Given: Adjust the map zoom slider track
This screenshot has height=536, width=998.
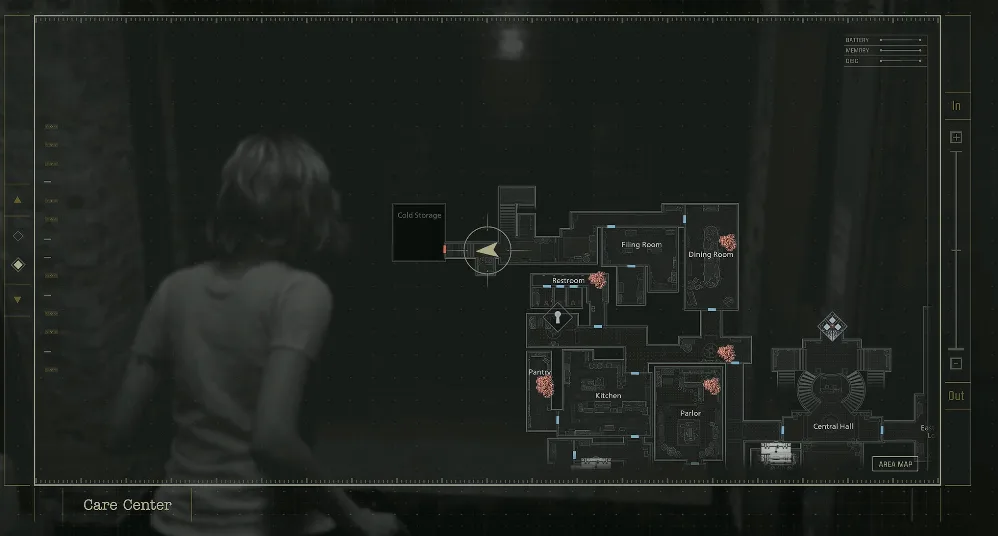Looking at the screenshot, I should pos(955,250).
